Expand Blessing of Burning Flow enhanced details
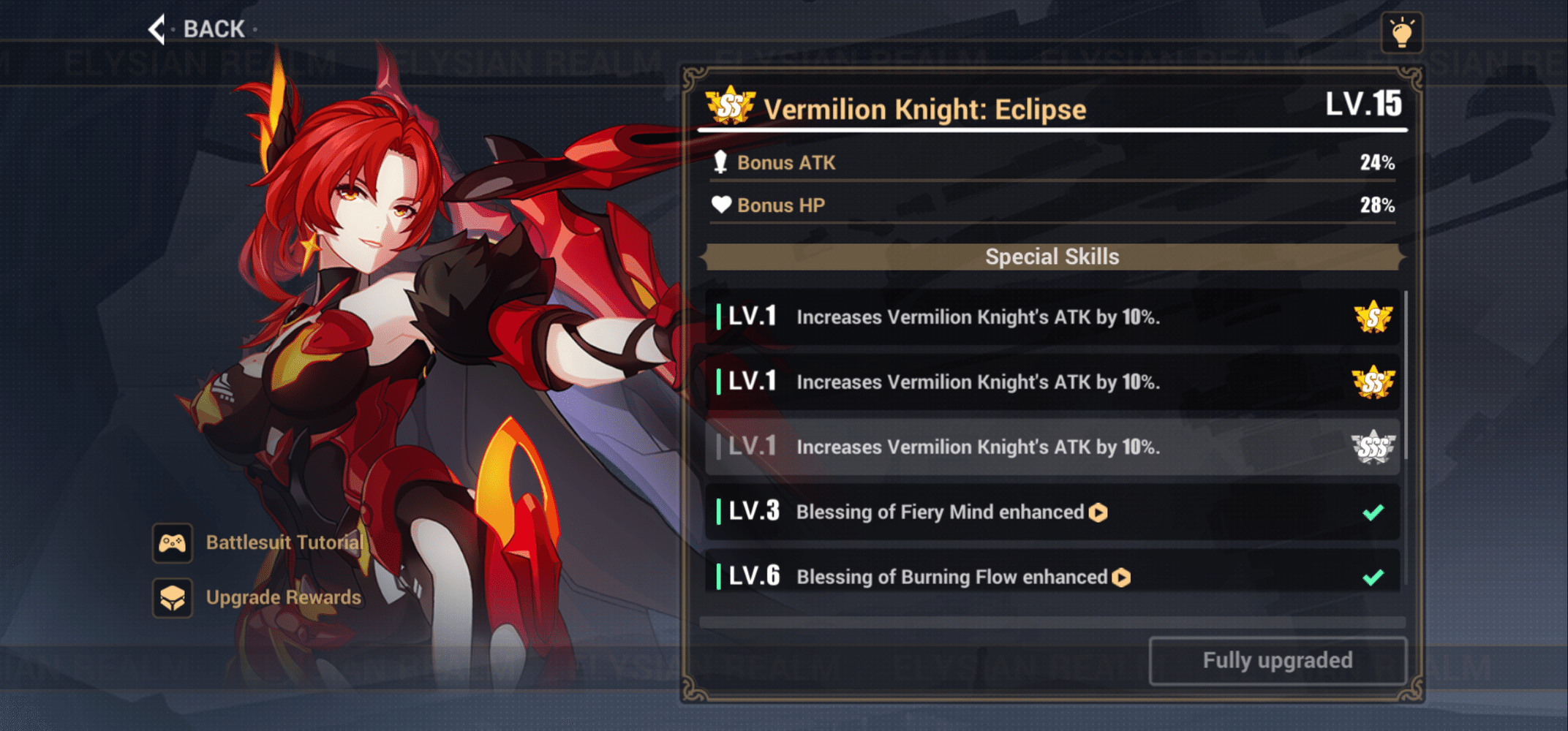 tap(1120, 577)
